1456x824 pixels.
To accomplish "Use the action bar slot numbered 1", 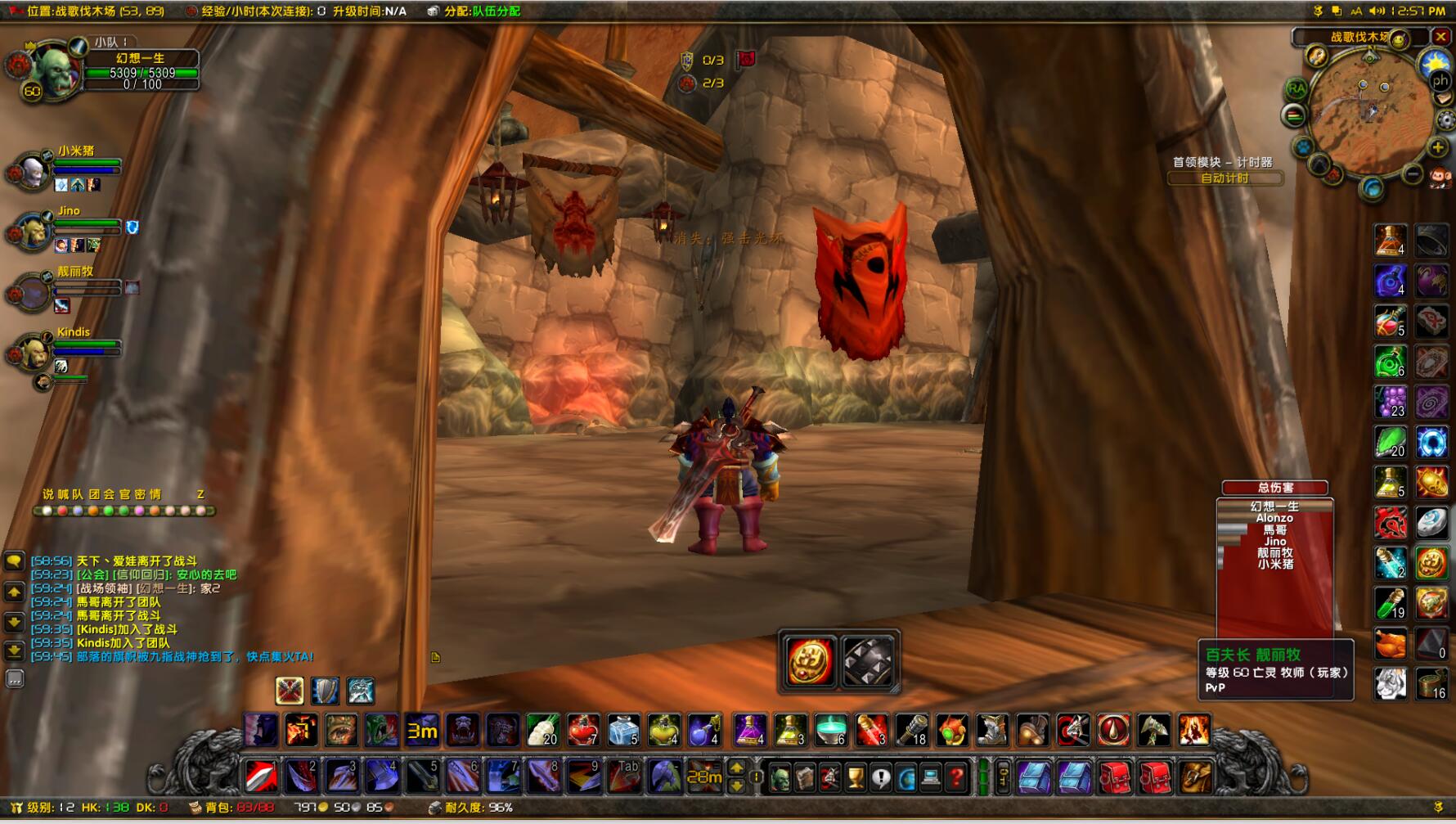I will pyautogui.click(x=261, y=777).
